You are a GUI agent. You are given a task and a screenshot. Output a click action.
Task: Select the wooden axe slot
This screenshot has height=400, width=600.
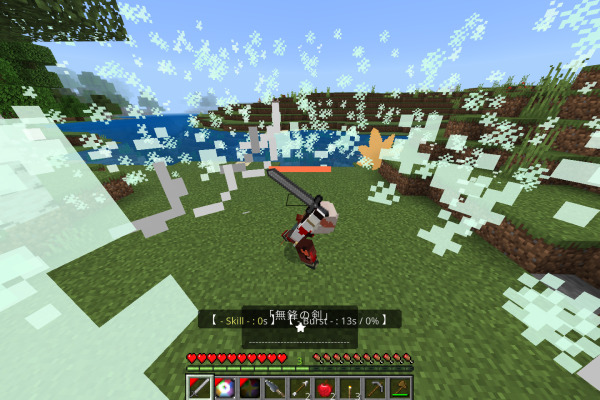point(400,388)
